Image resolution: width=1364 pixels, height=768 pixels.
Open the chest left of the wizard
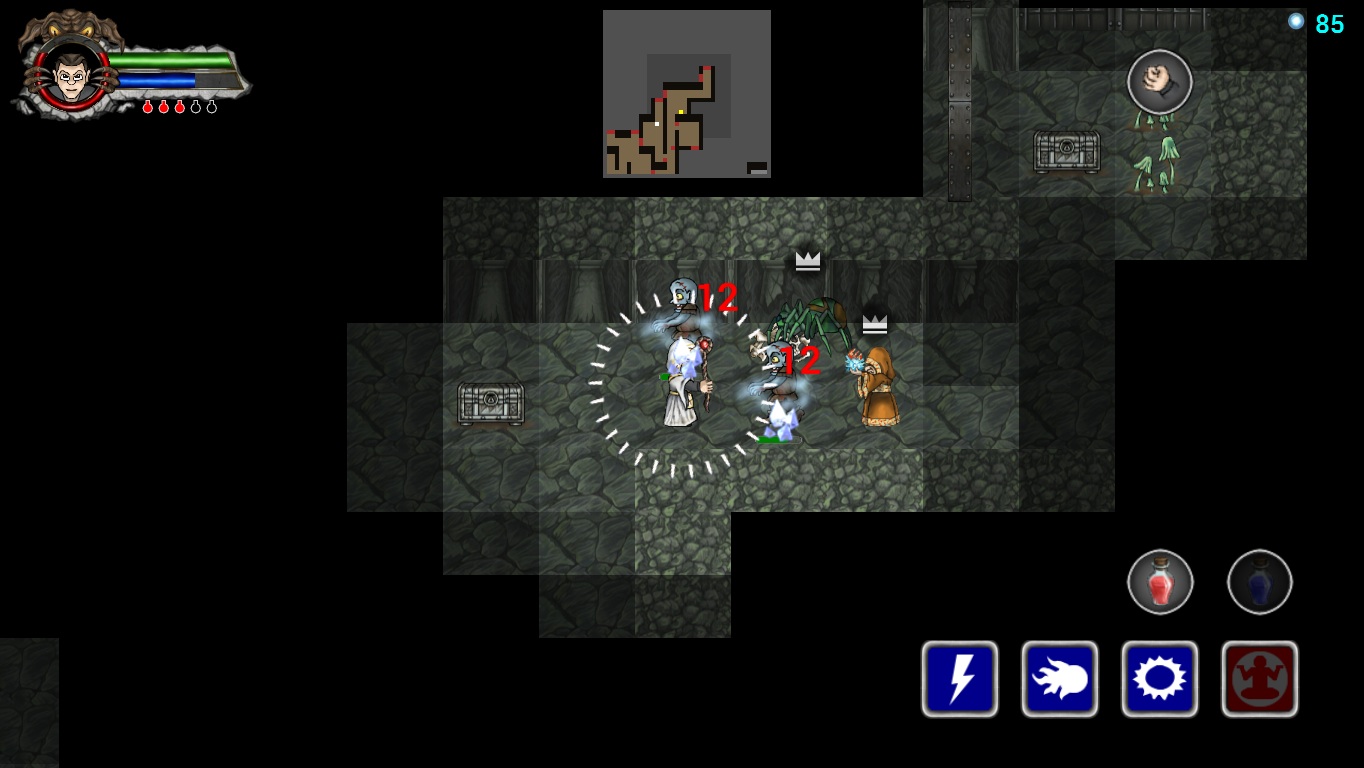click(x=489, y=403)
